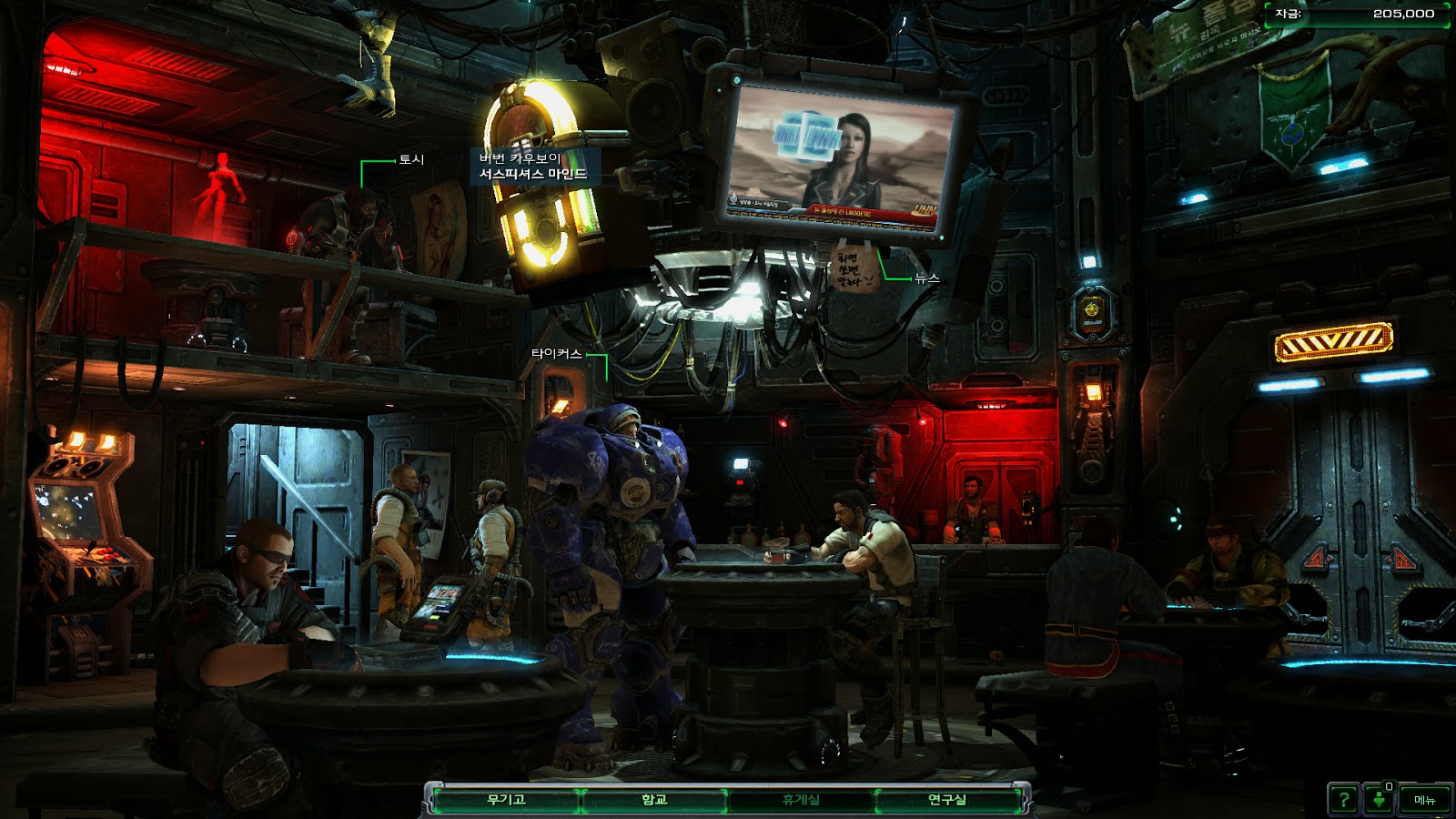The height and width of the screenshot is (819, 1456).
Task: Talk to 토시 via his name label
Action: pos(411,159)
